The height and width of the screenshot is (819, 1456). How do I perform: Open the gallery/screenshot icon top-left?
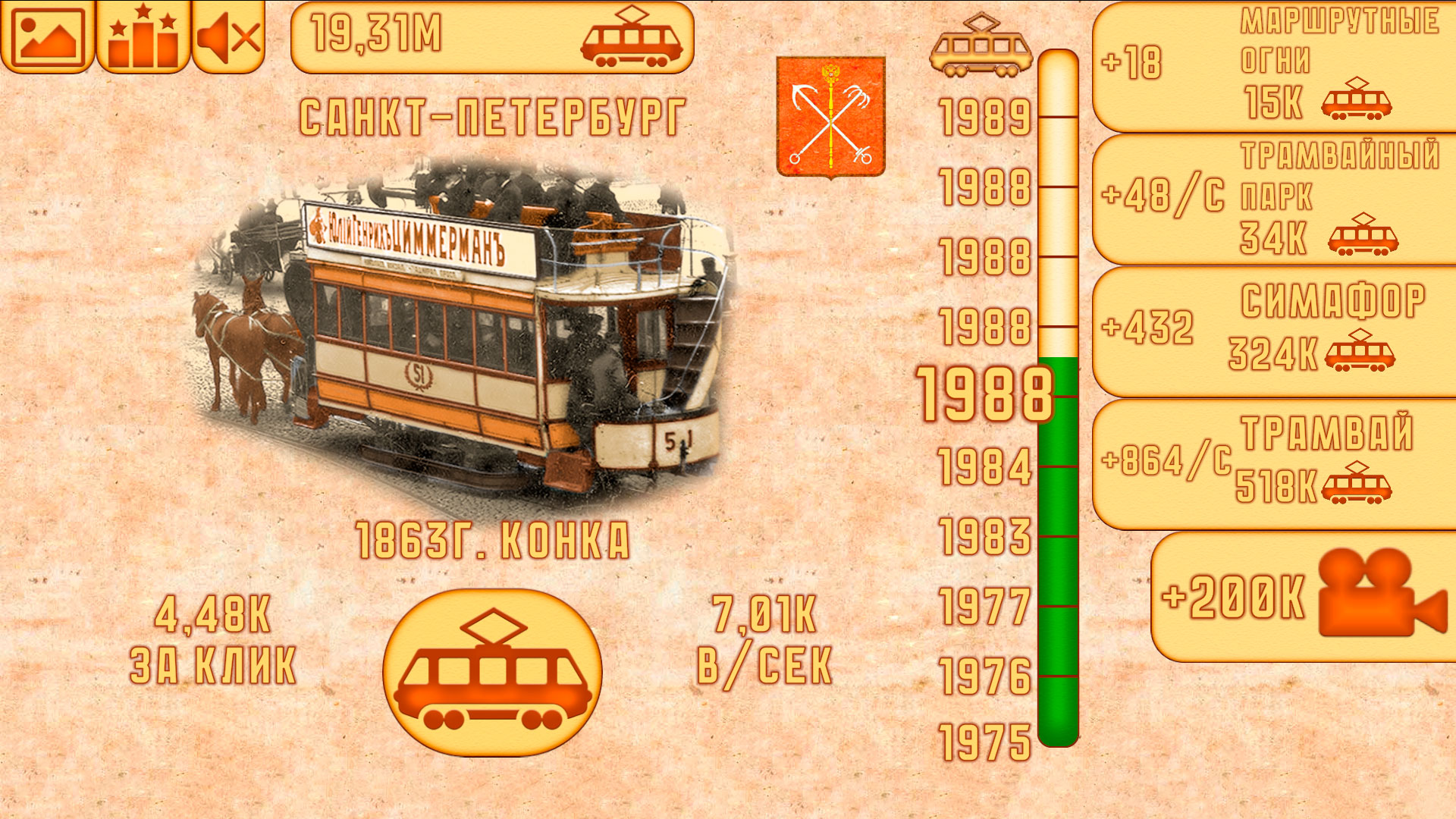click(47, 36)
